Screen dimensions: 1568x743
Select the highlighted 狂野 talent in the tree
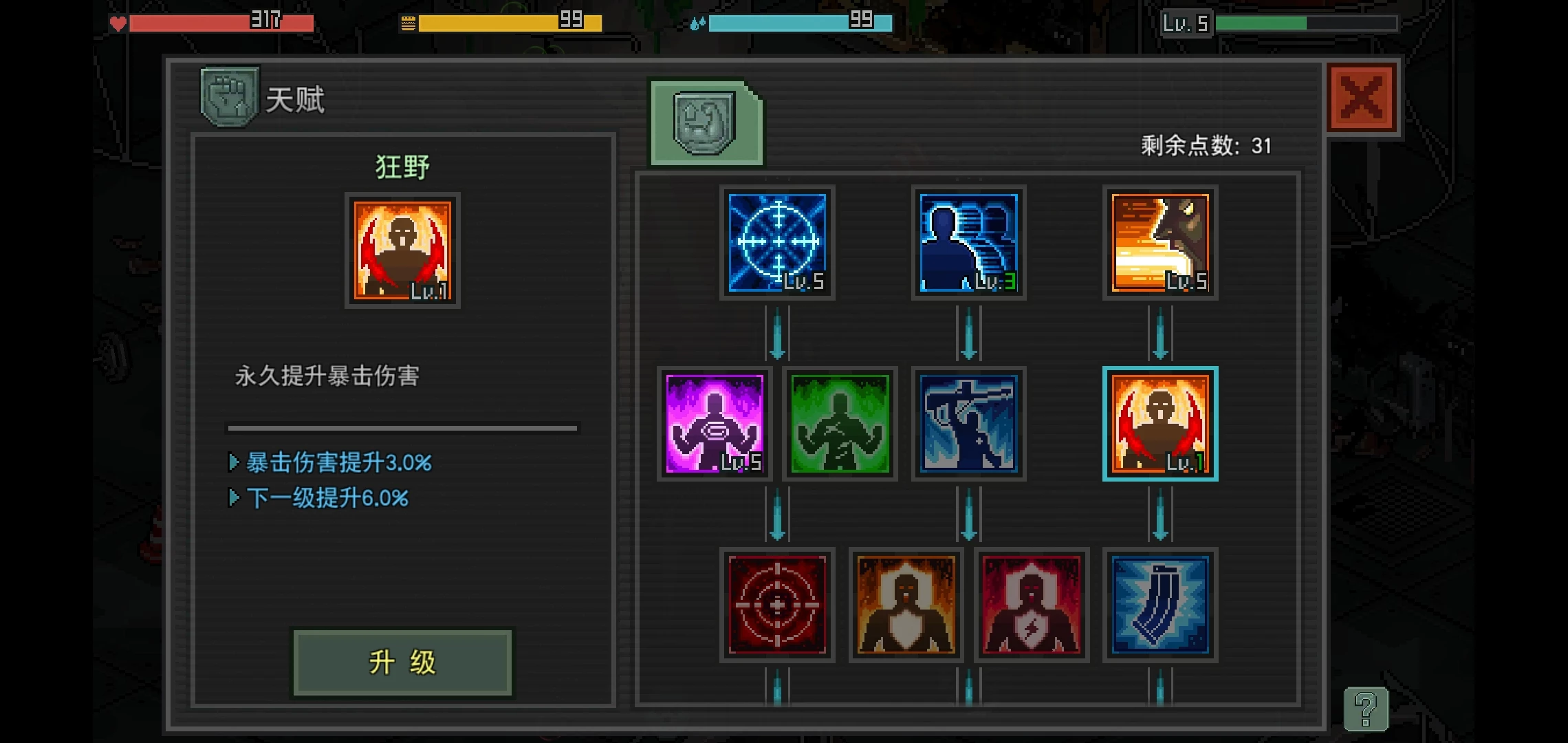(x=1160, y=424)
